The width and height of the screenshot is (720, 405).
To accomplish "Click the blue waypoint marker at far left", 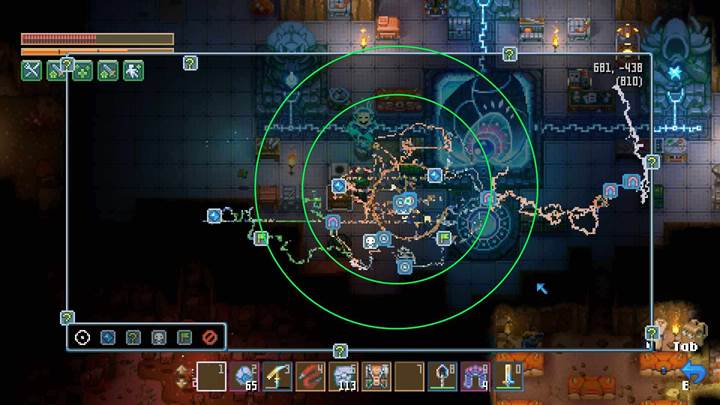I will click(214, 215).
